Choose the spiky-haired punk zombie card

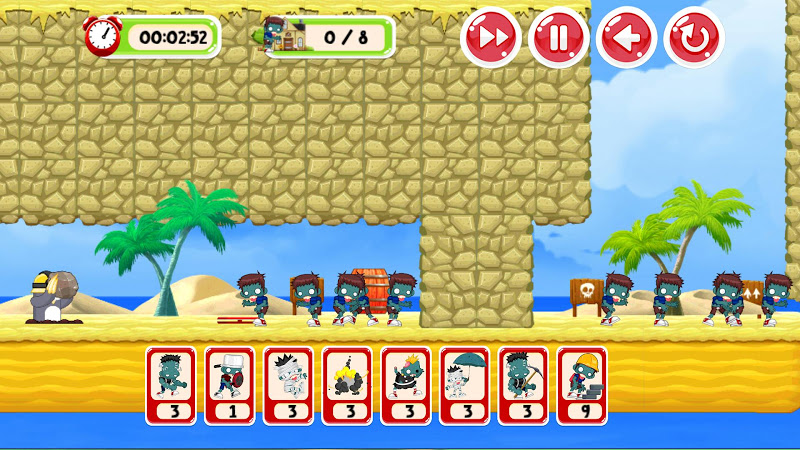[406, 385]
